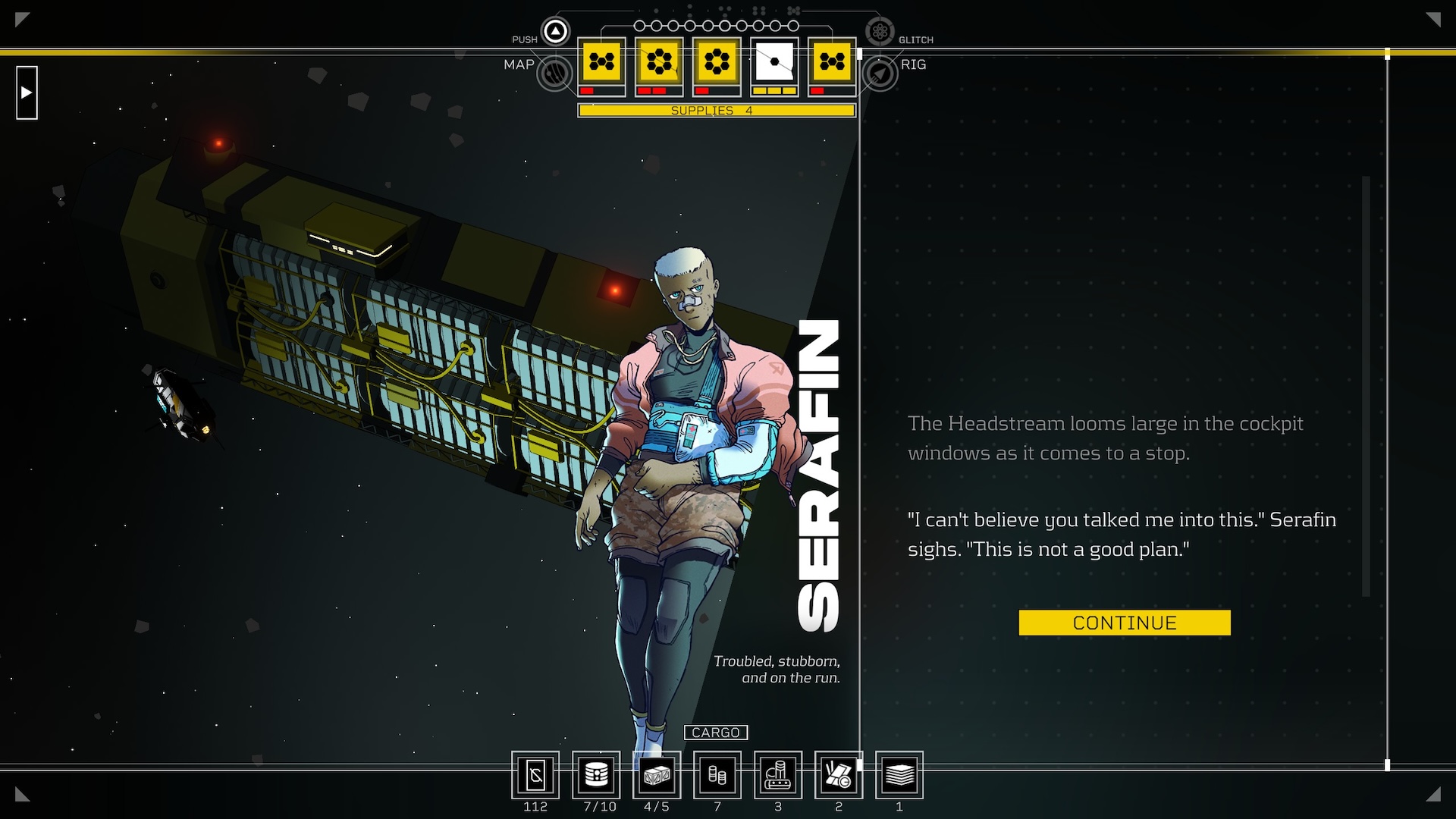1456x819 pixels.
Task: Select the cryo currency slot showing 112
Action: point(535,775)
